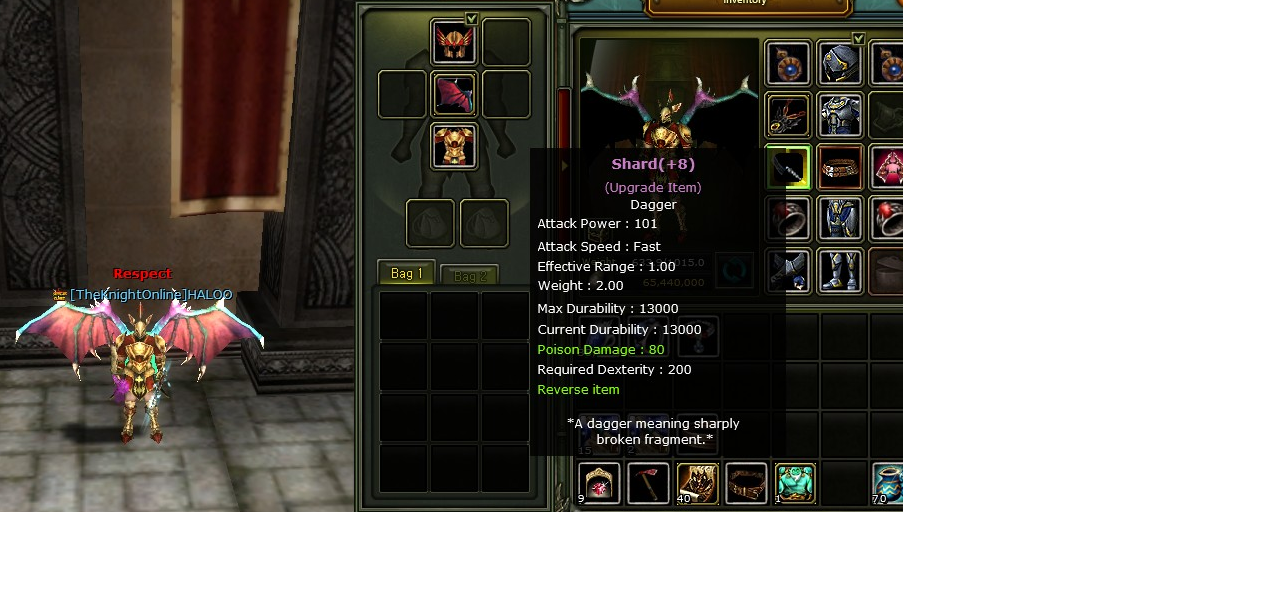Select the golden chest armor cosmetic slot

(x=454, y=147)
